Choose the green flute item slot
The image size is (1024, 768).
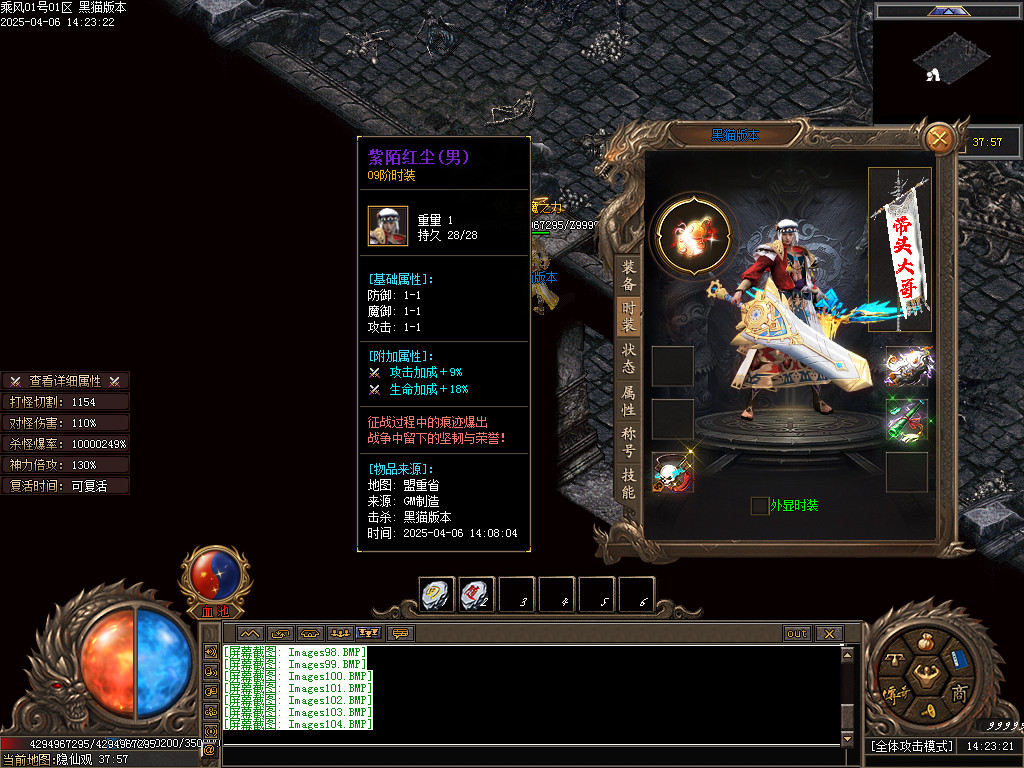pyautogui.click(x=906, y=420)
